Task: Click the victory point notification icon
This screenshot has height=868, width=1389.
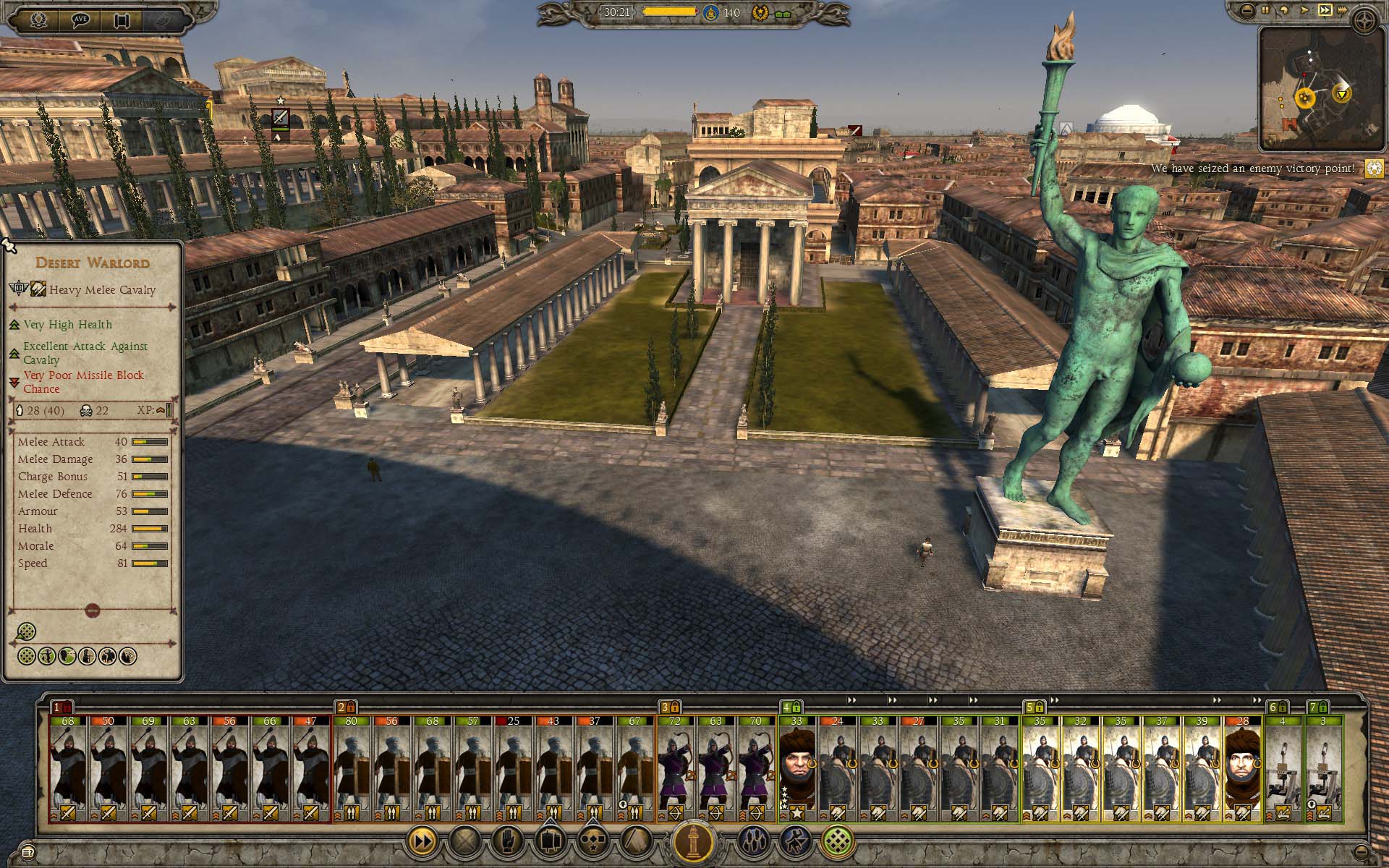Action: tap(1374, 169)
